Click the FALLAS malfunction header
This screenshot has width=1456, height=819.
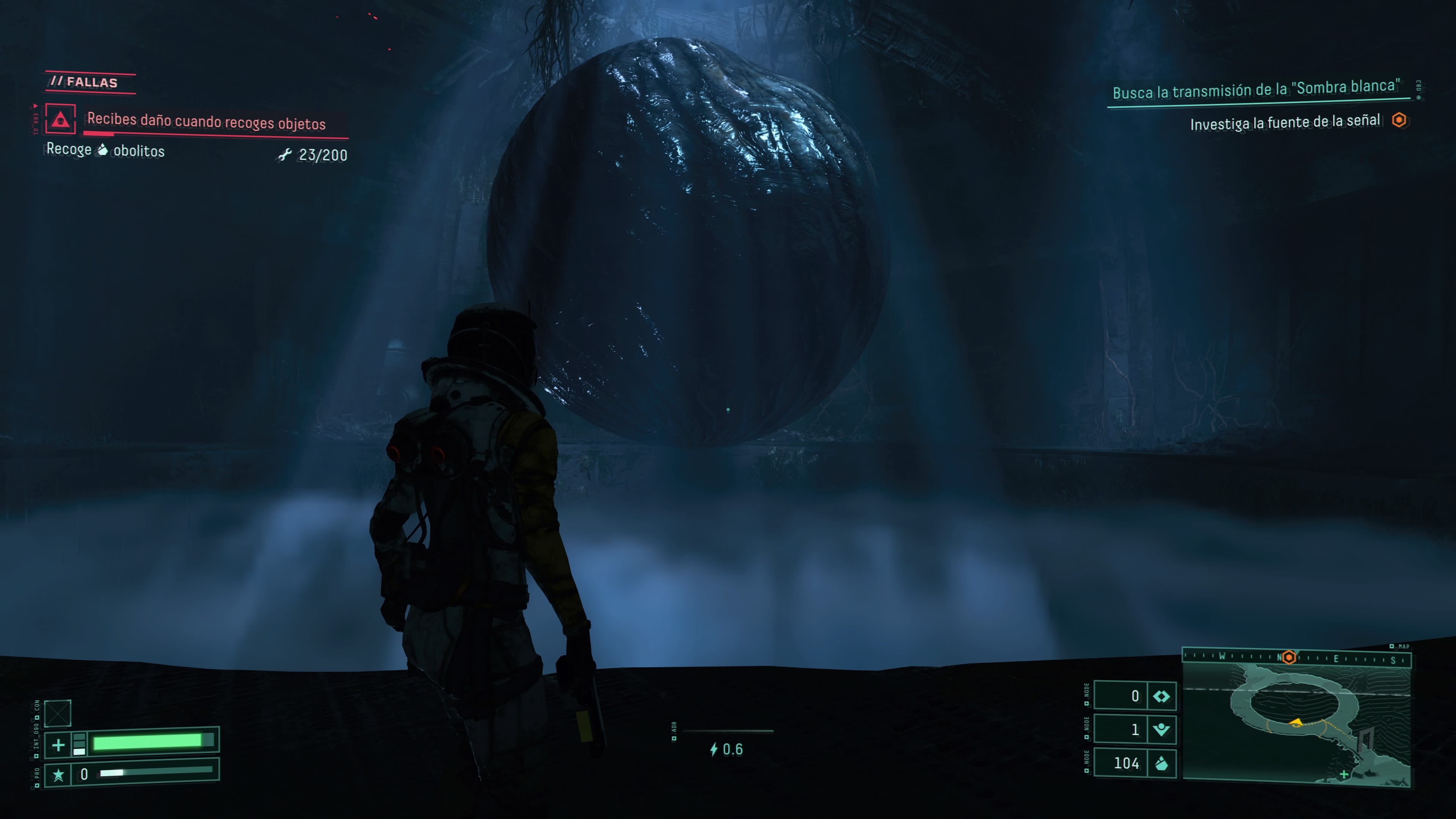coord(91,83)
